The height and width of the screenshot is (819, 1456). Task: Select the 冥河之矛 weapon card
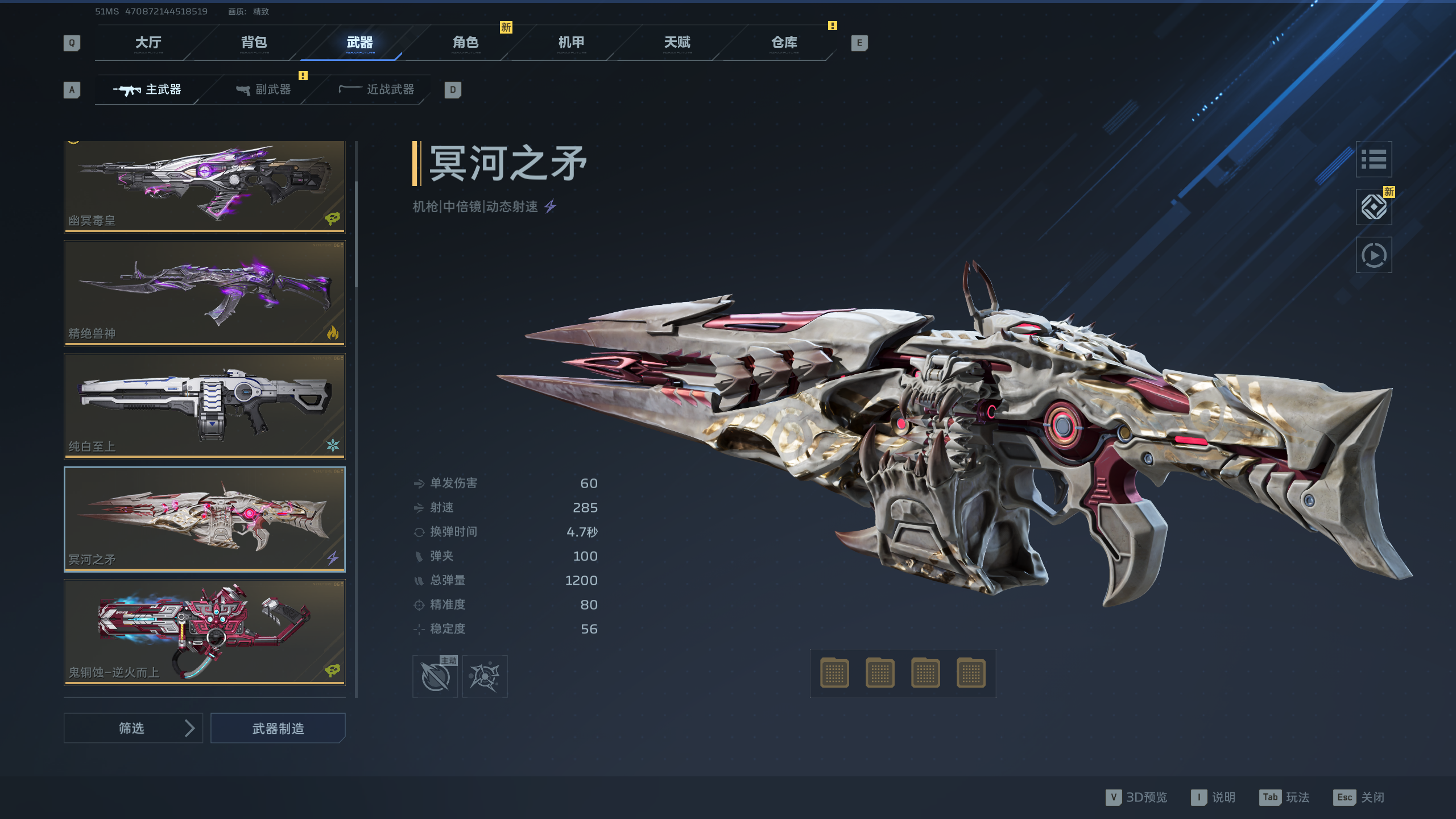204,519
